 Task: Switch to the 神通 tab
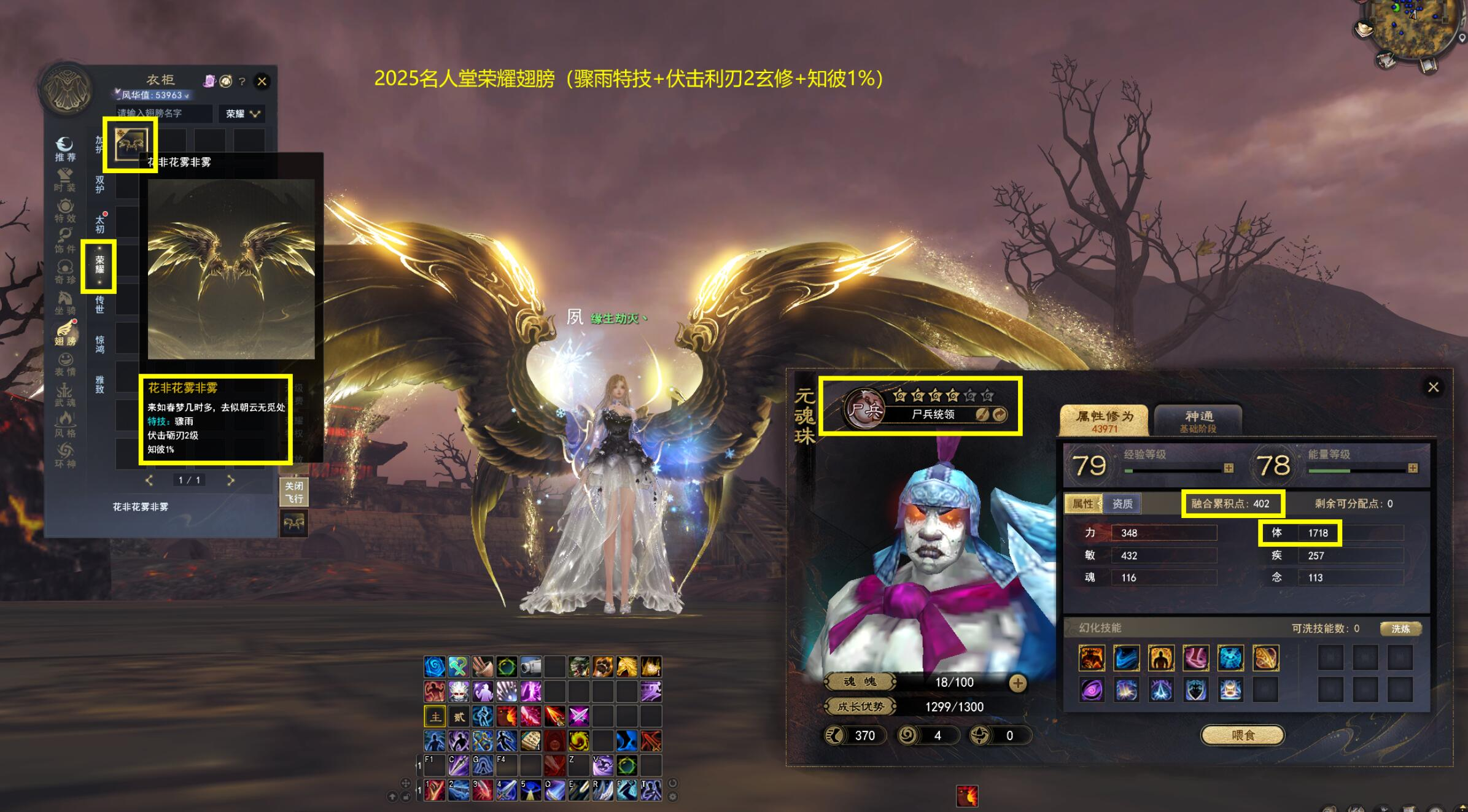[x=1198, y=420]
